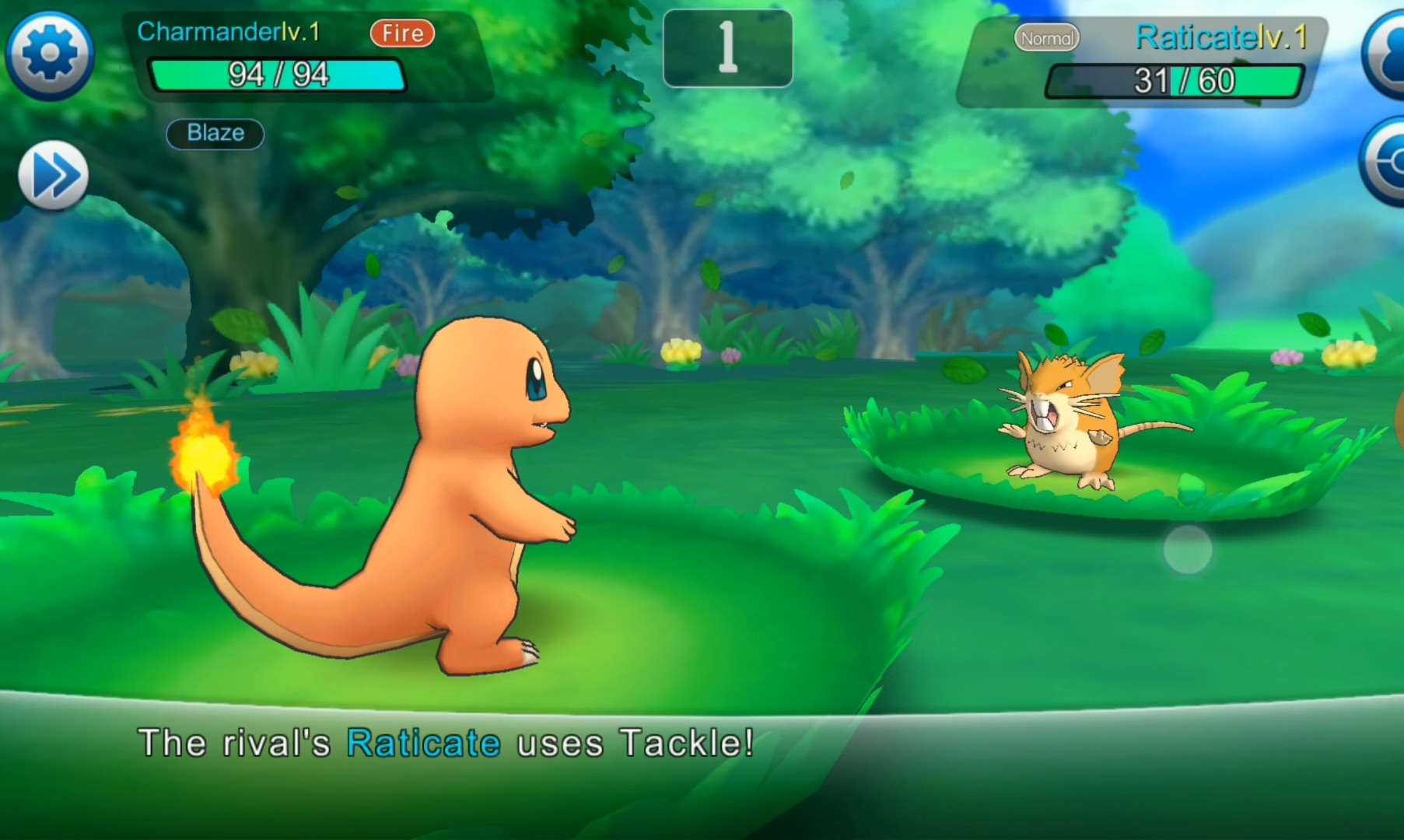Tap the Normal type badge beside Raticate
The height and width of the screenshot is (840, 1404).
point(1046,37)
